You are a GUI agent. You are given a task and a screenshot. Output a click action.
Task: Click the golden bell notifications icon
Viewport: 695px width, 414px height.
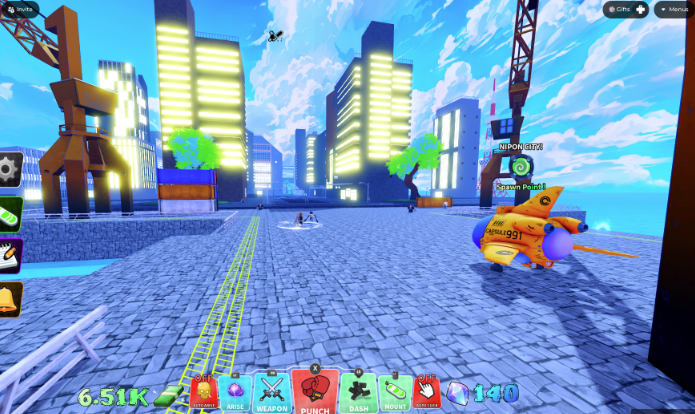pos(9,298)
